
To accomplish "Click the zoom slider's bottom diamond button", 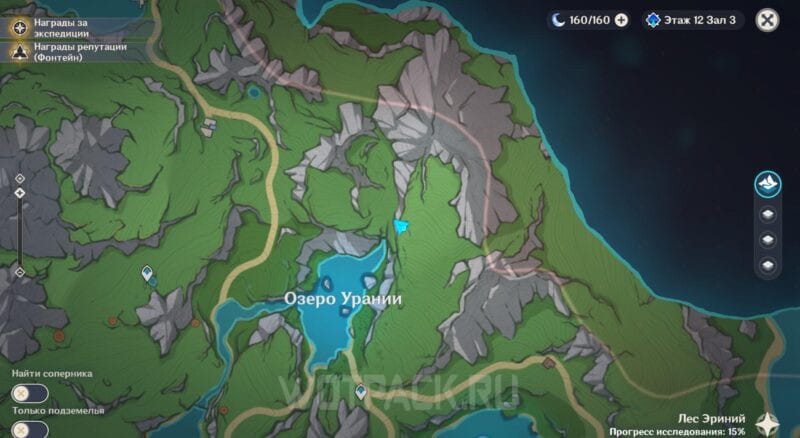I will point(20,272).
